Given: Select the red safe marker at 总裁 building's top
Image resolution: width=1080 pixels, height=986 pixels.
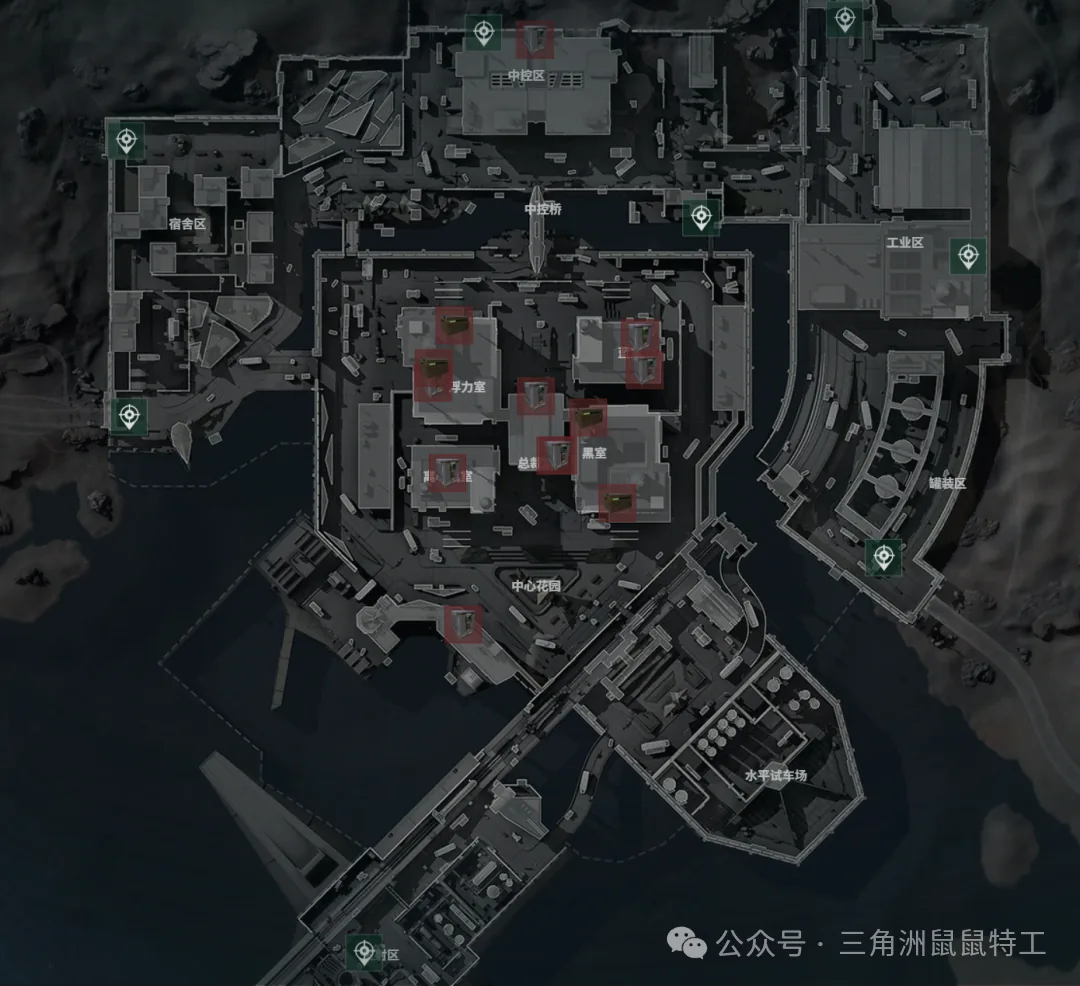Looking at the screenshot, I should pos(536,396).
